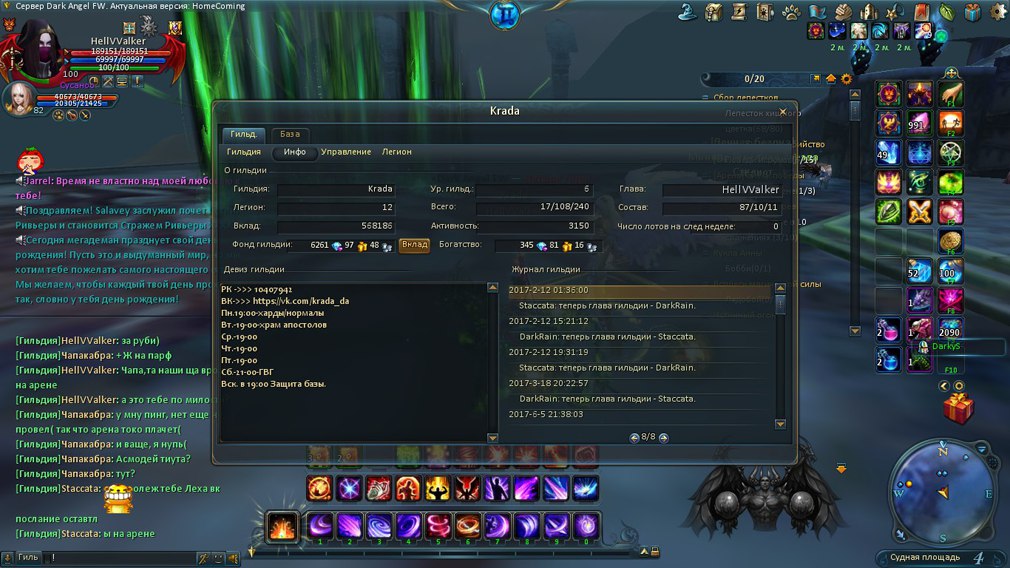Click the Вклад contribution button

click(x=414, y=244)
